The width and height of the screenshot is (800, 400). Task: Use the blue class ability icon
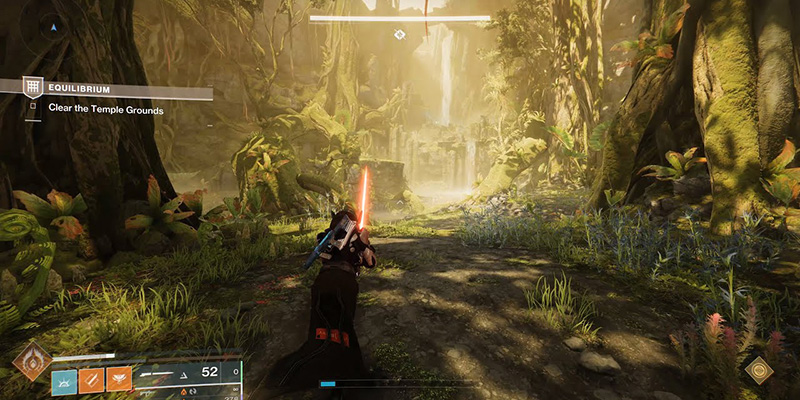coord(64,380)
